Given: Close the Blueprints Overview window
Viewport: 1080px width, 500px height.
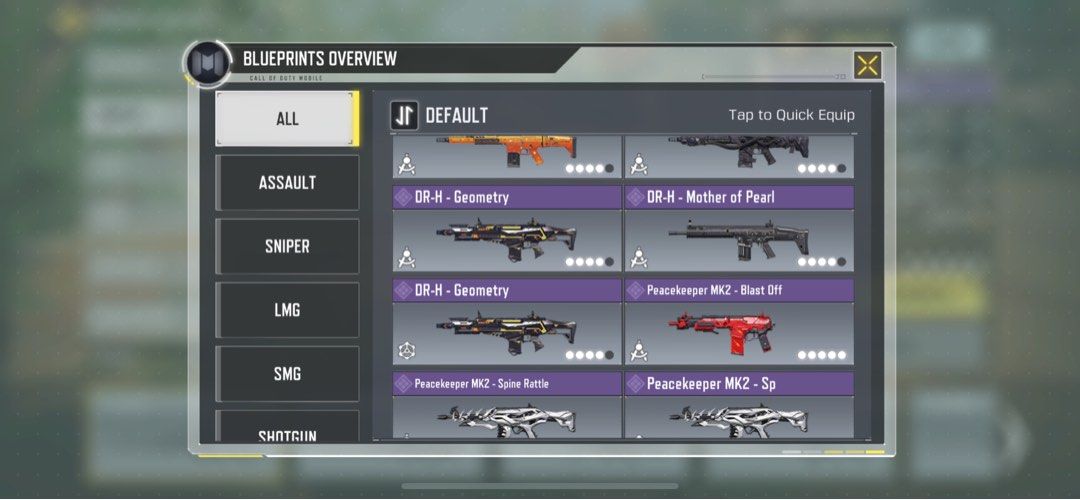Looking at the screenshot, I should pyautogui.click(x=867, y=66).
